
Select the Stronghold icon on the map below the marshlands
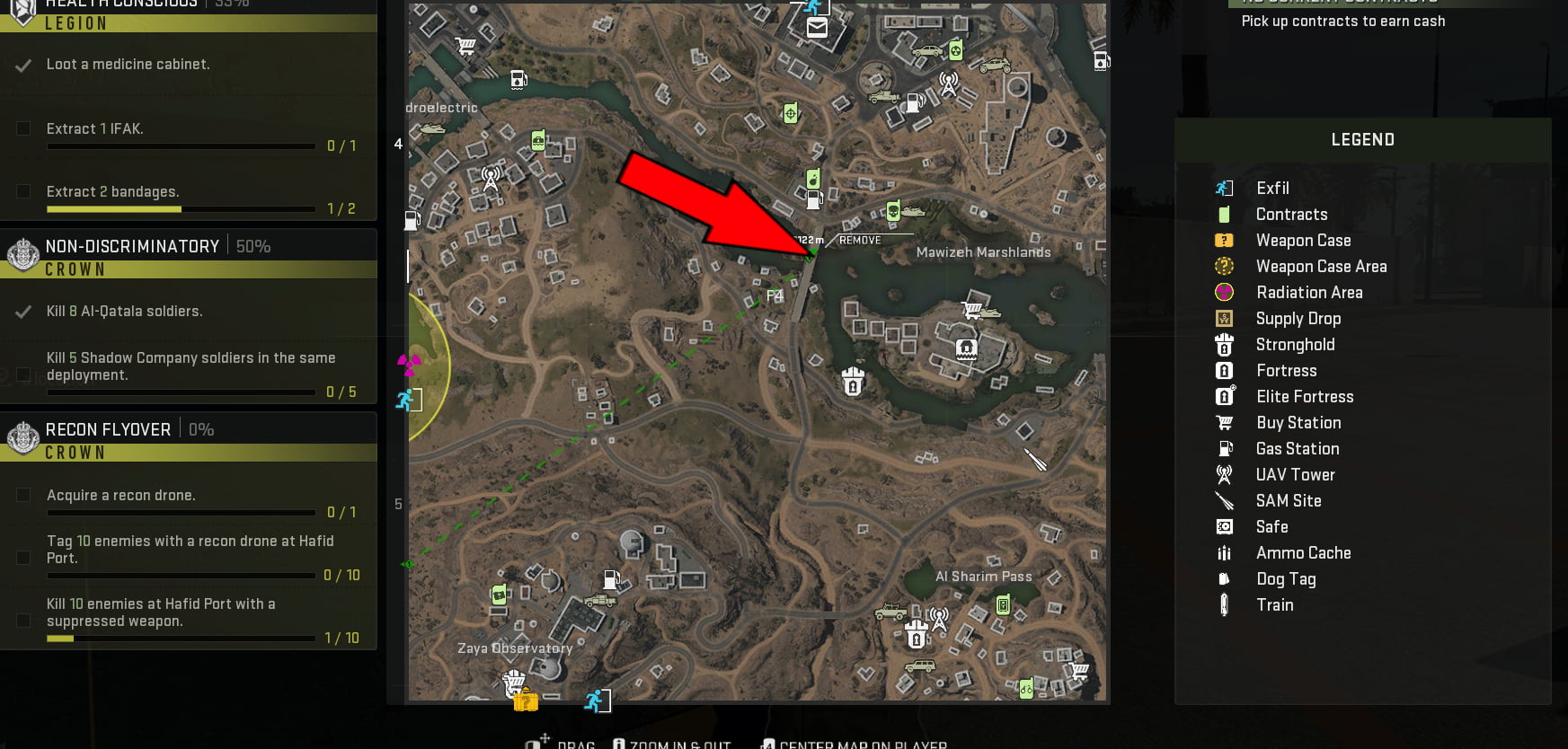851,382
